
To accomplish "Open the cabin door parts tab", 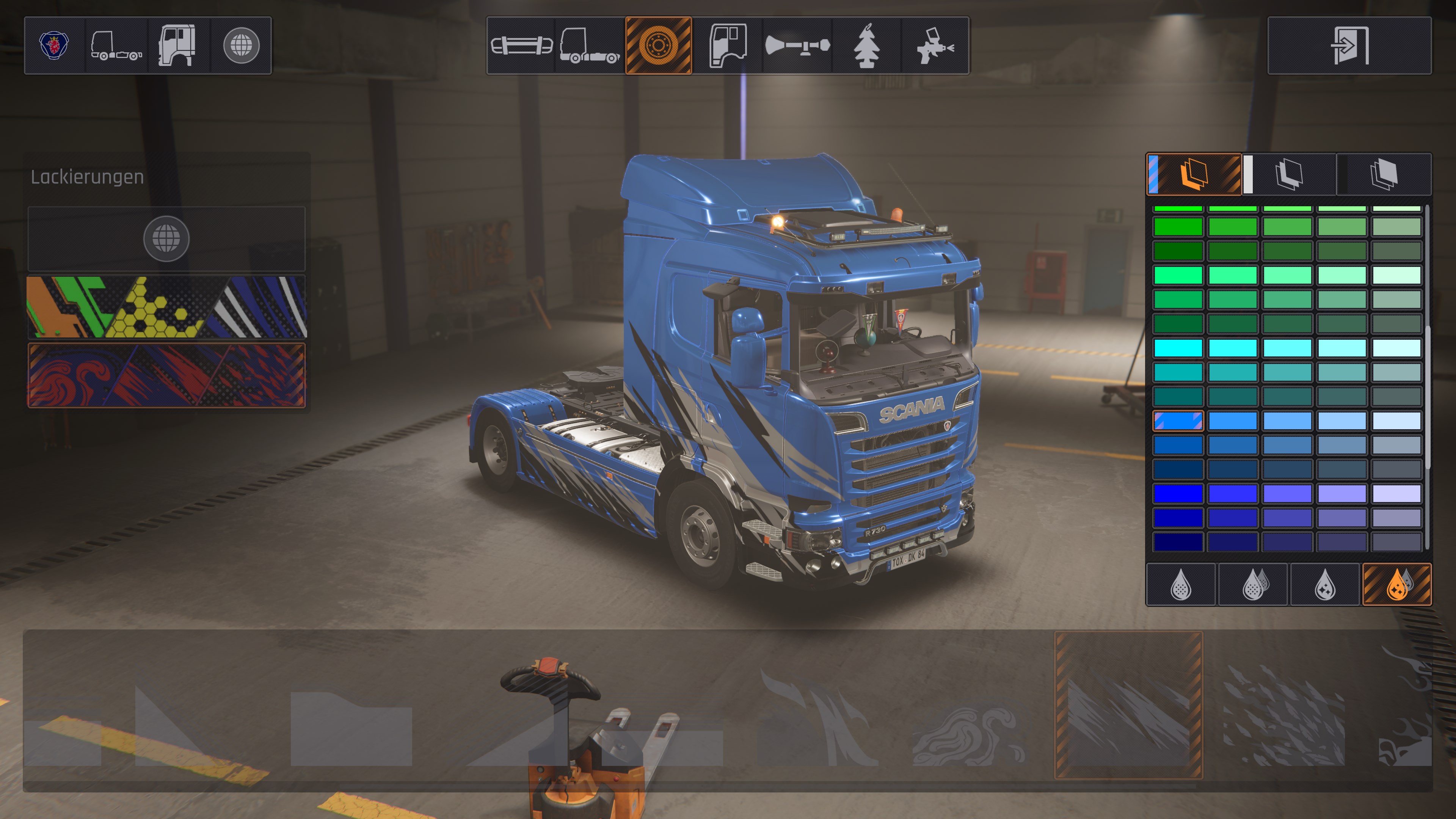I will click(x=728, y=45).
